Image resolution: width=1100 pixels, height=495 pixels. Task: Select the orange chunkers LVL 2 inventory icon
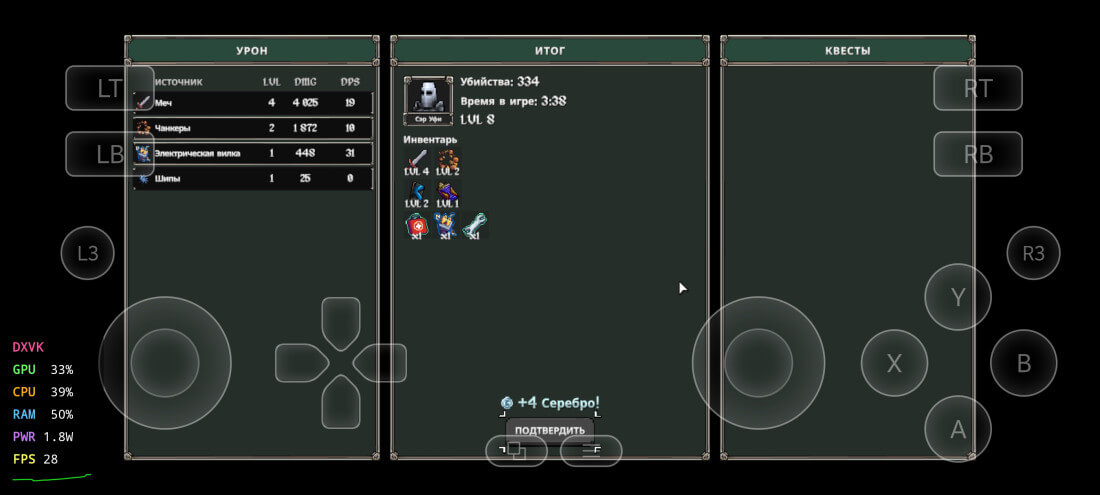[x=447, y=160]
